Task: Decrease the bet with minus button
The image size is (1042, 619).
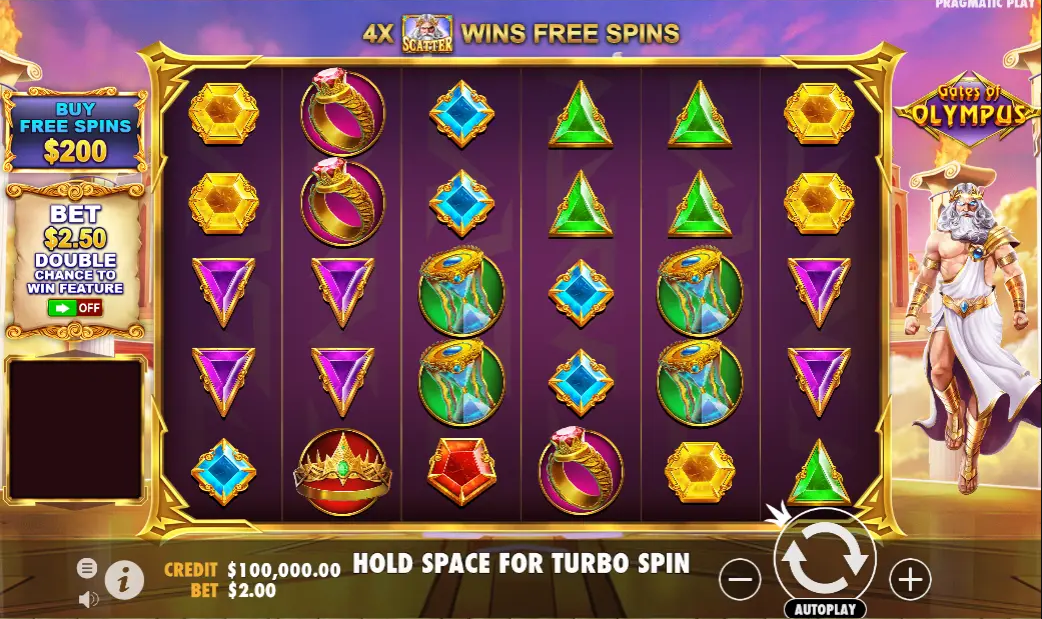Action: [x=740, y=579]
